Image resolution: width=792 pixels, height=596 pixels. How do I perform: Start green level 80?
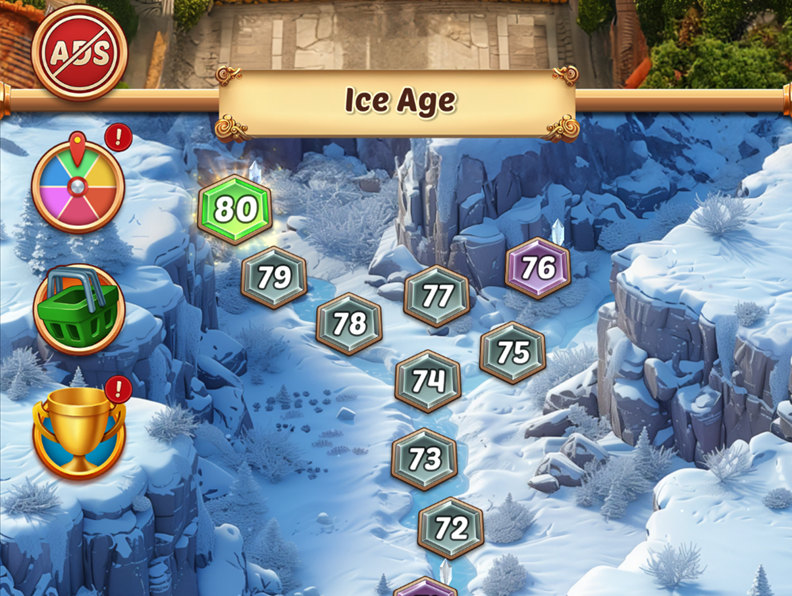pyautogui.click(x=235, y=209)
